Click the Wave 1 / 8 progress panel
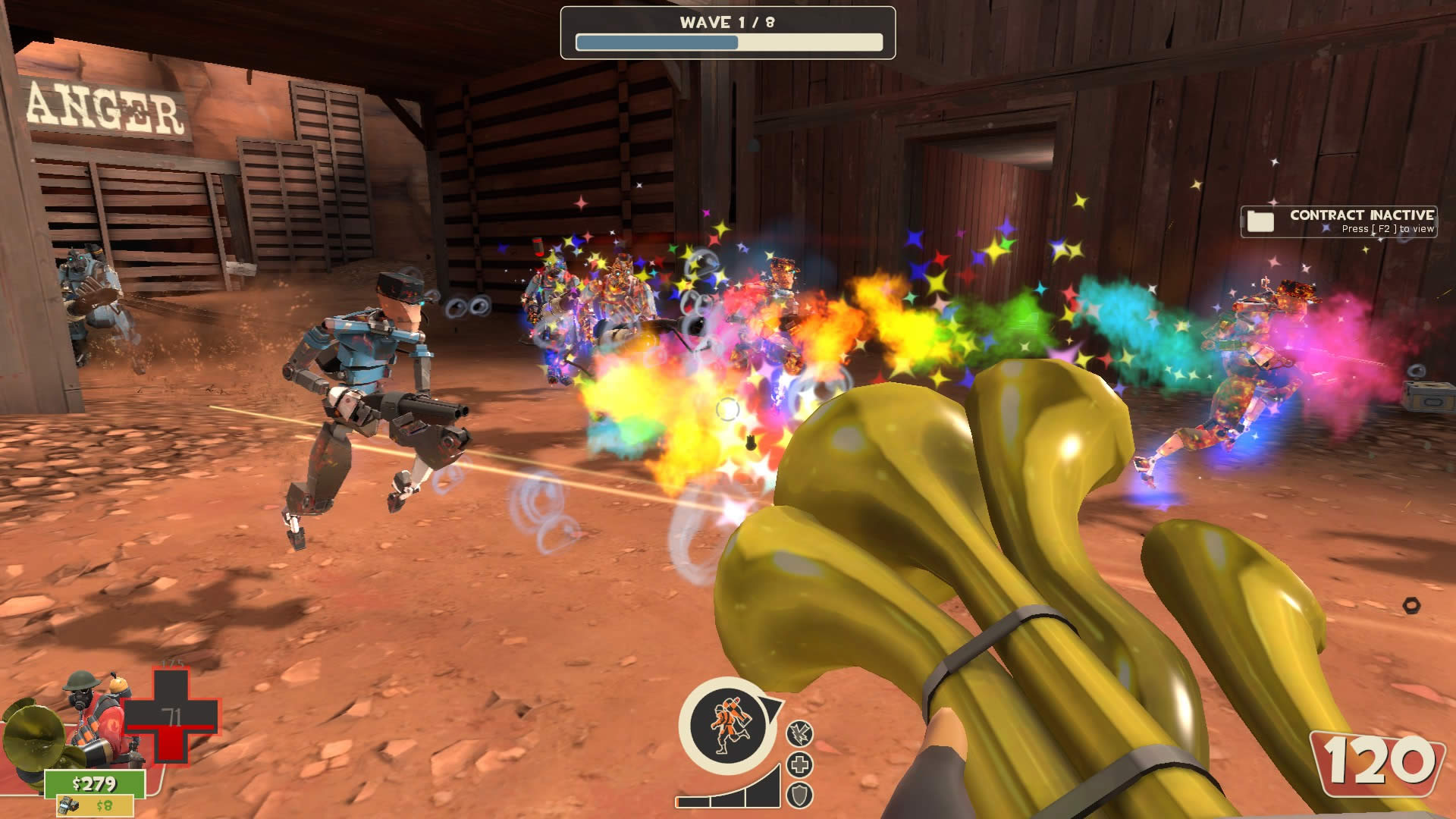 tap(727, 33)
